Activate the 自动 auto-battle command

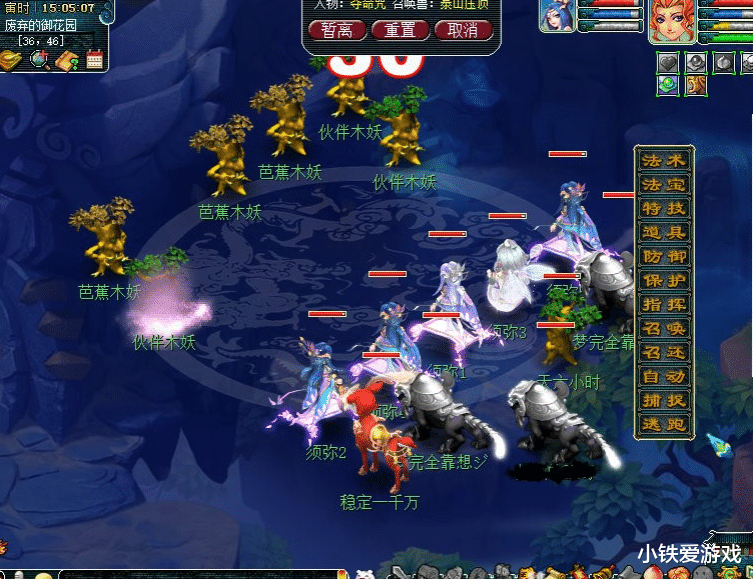(x=664, y=377)
